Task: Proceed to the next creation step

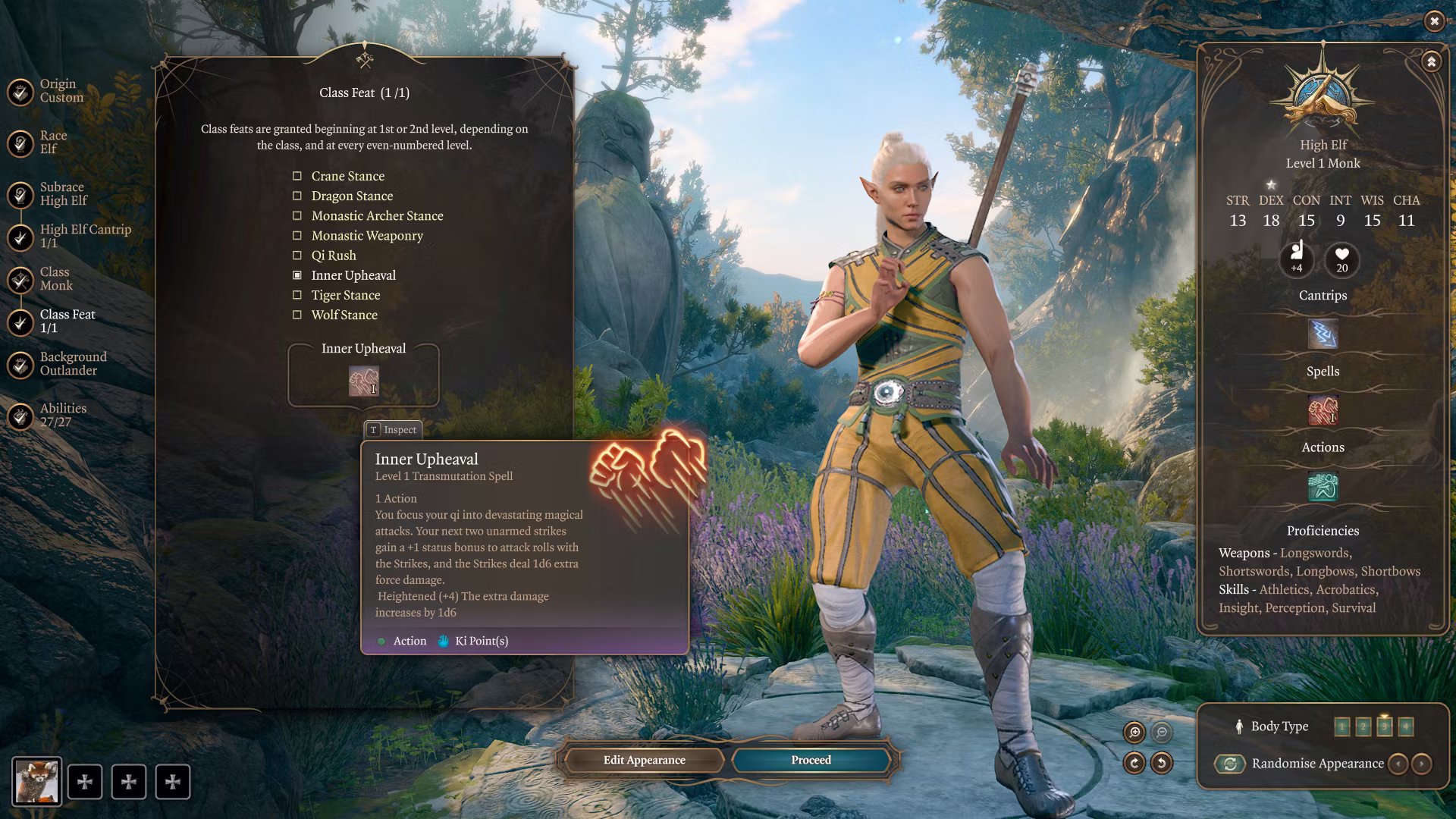Action: click(811, 760)
